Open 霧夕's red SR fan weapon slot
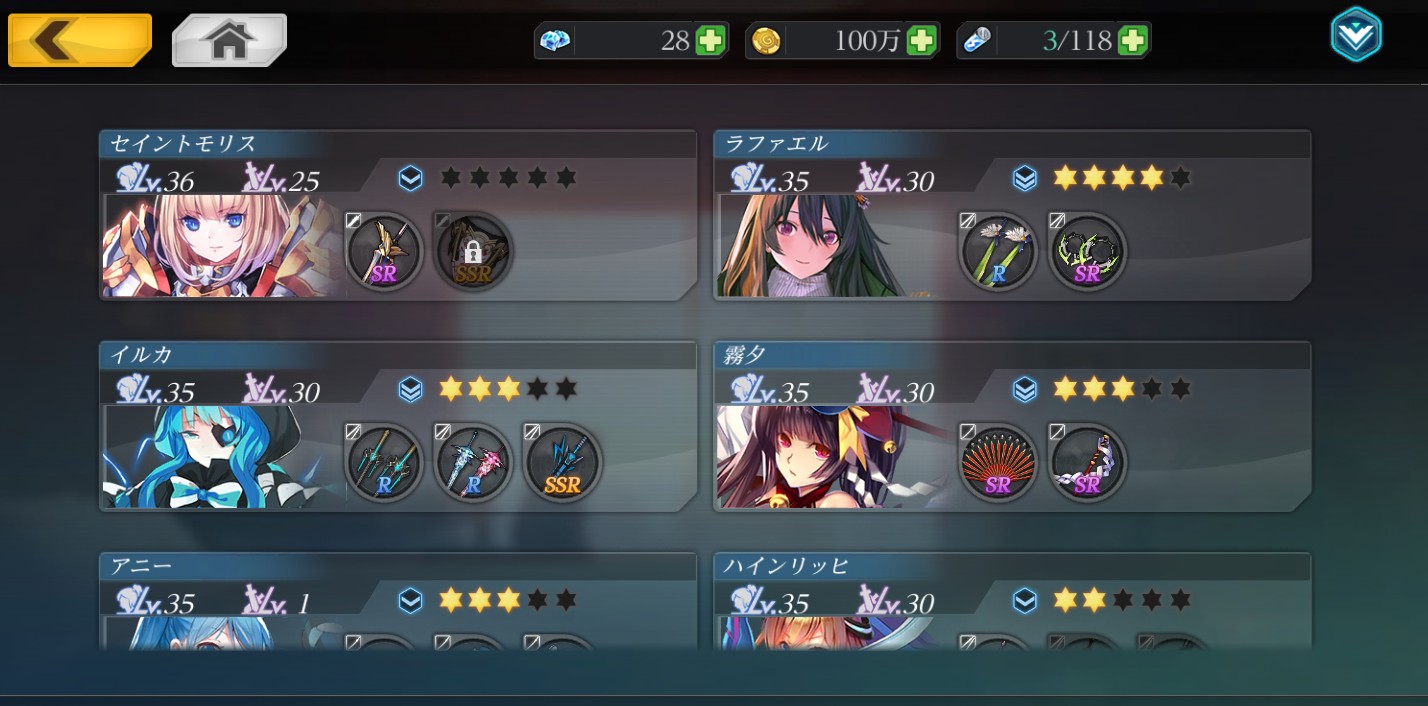 (998, 462)
